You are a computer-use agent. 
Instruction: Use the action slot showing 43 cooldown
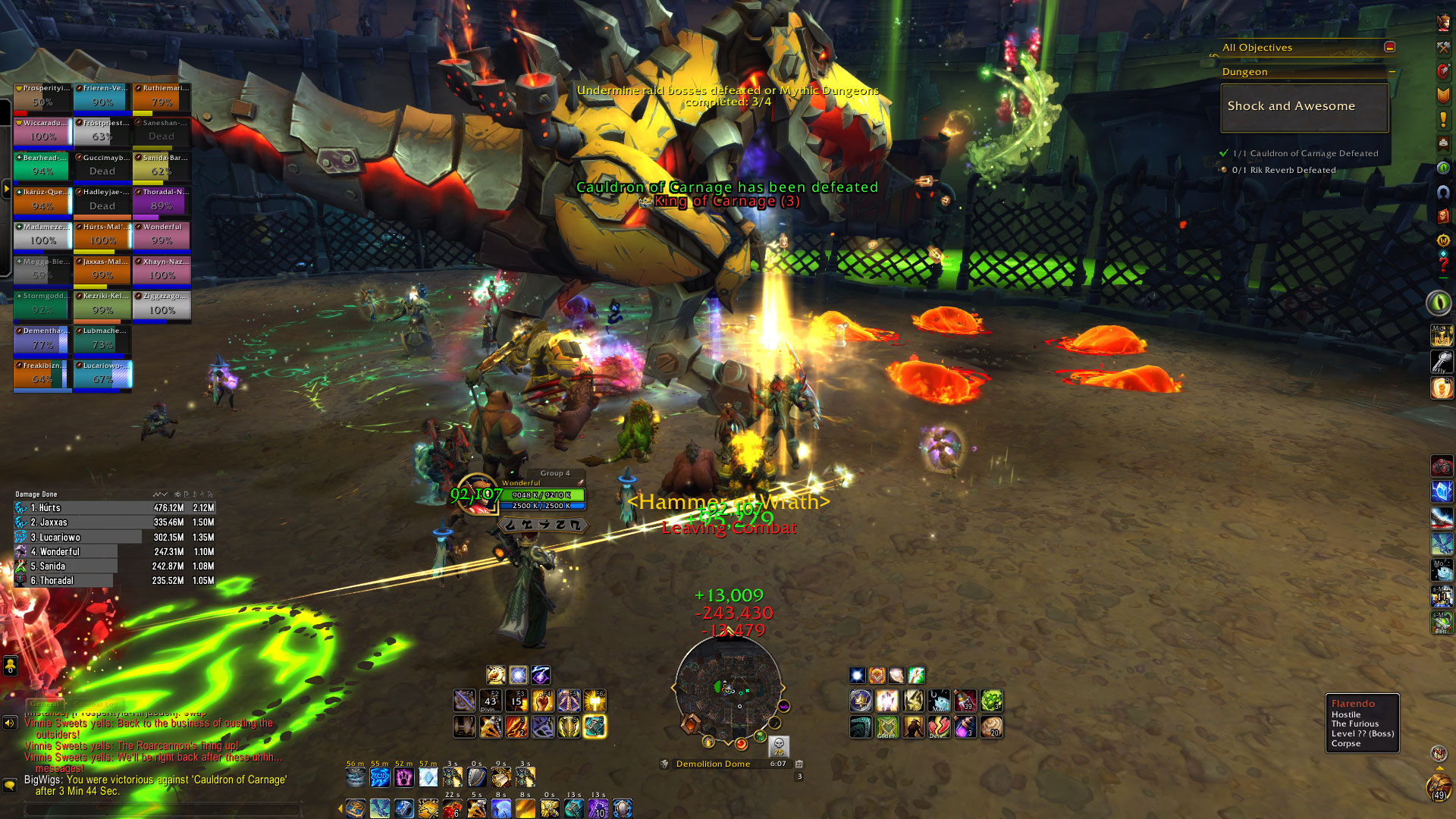(491, 701)
